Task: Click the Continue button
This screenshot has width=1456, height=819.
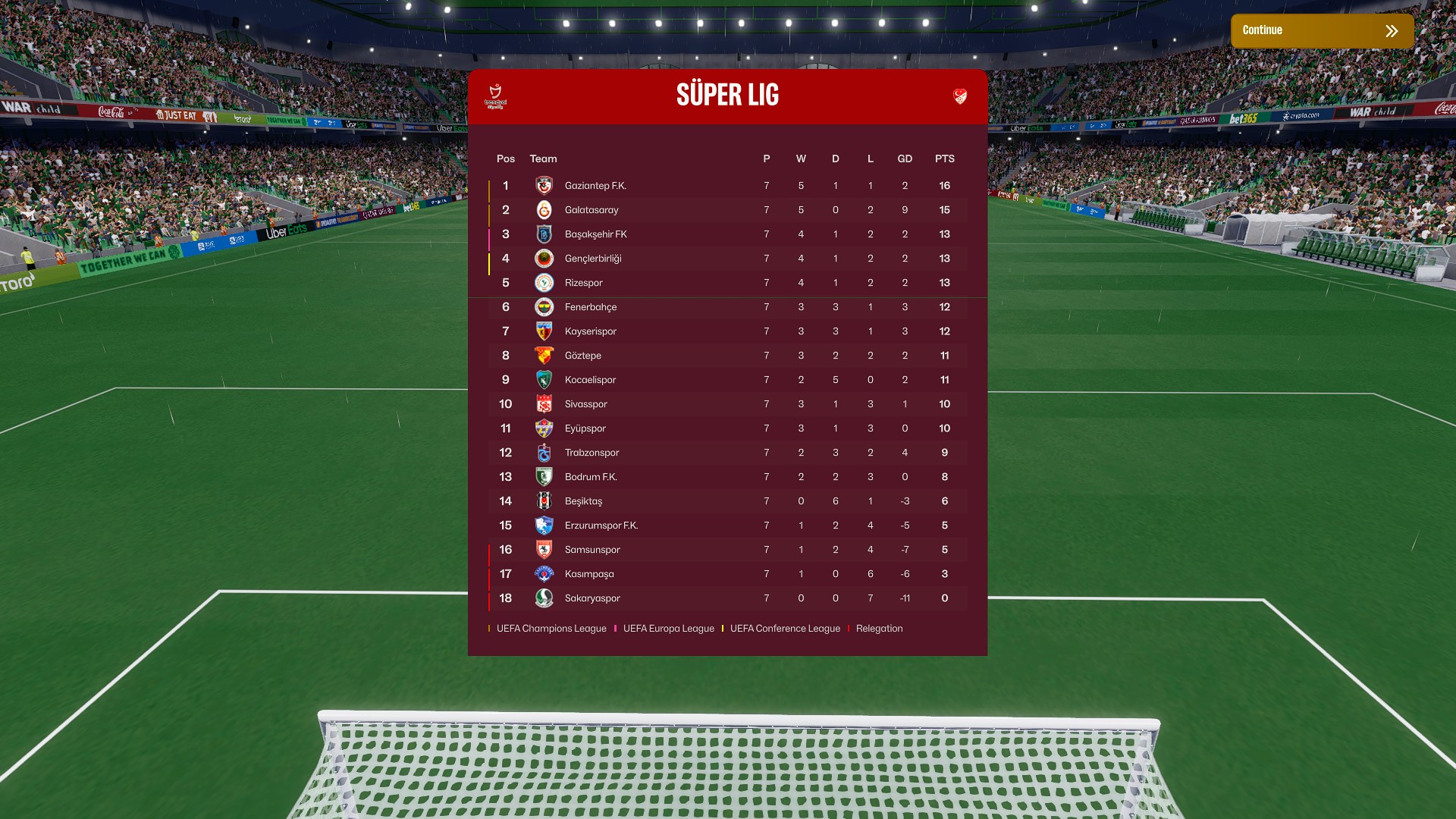Action: pos(1321,31)
